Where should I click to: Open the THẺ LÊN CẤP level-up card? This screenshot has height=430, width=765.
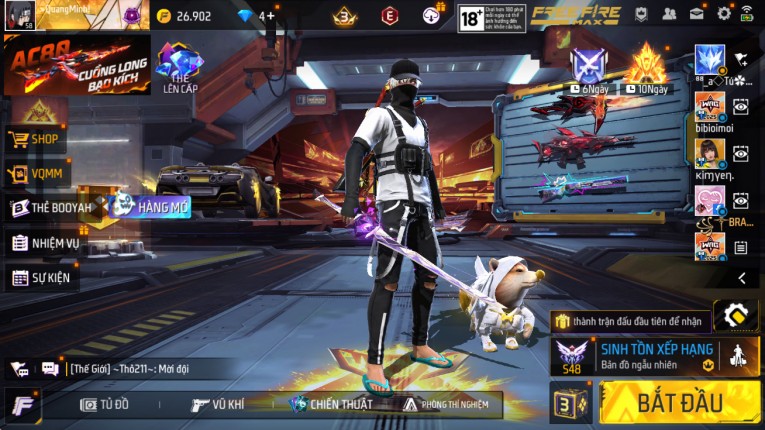(x=180, y=66)
